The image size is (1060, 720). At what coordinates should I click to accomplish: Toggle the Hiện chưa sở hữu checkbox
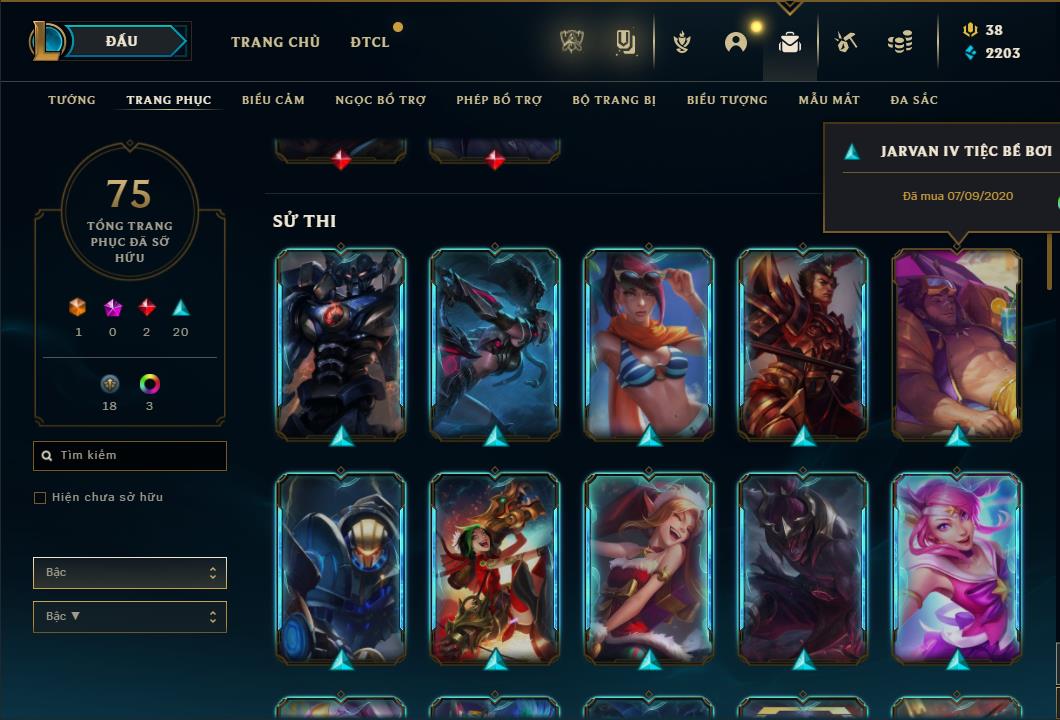[40, 498]
